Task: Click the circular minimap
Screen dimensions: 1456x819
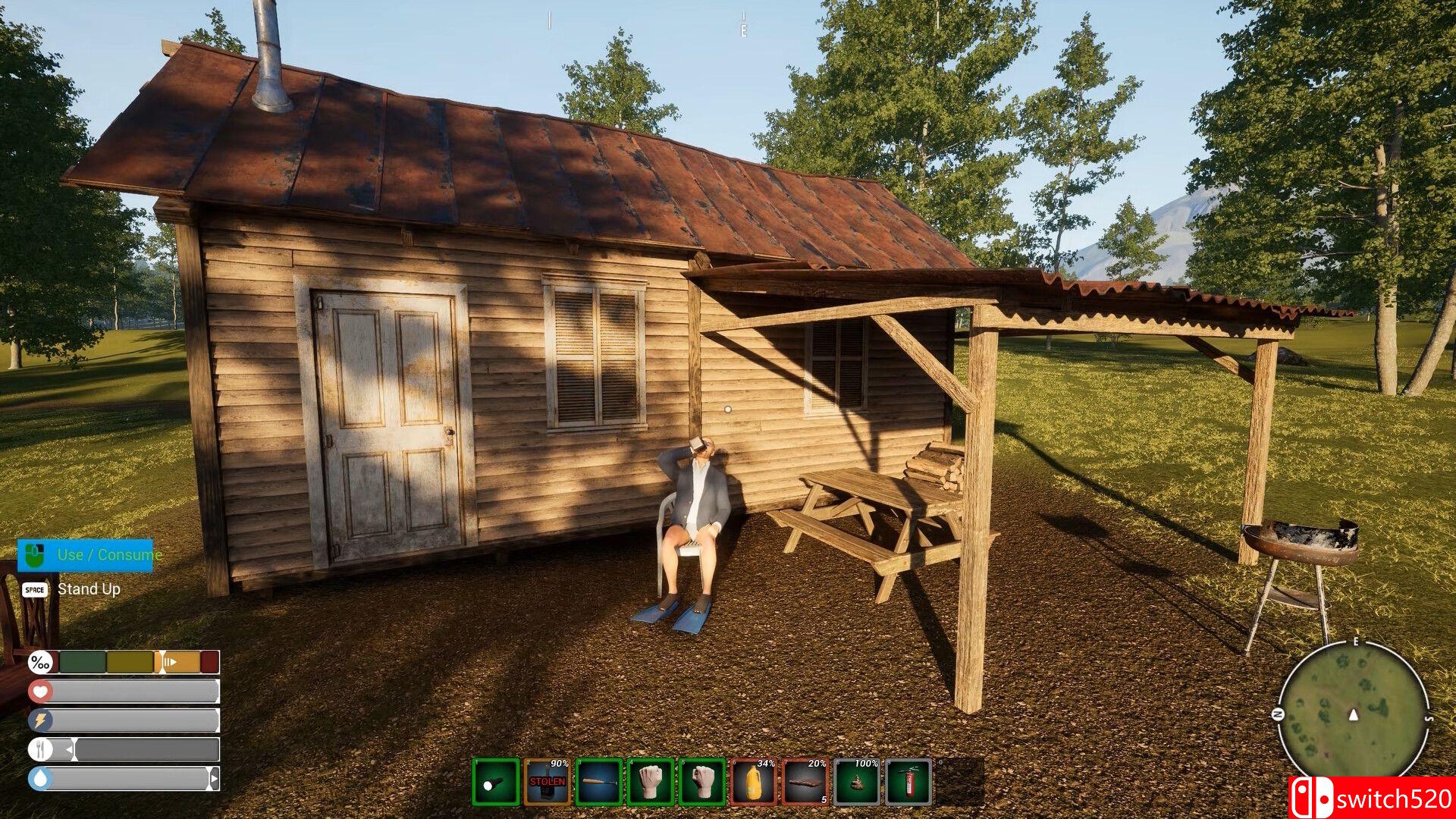Action: [x=1354, y=715]
